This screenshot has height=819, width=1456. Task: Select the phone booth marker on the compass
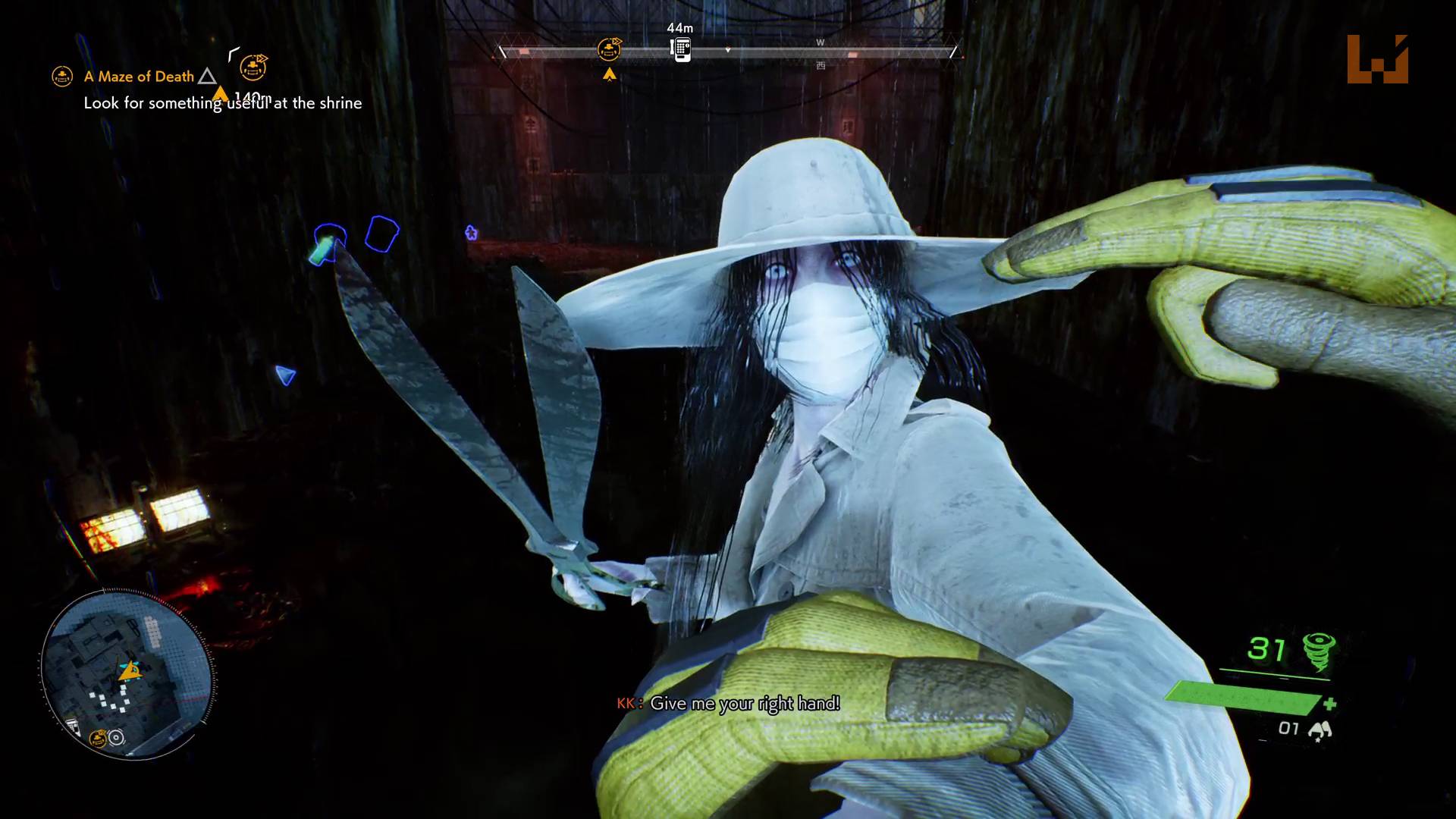pyautogui.click(x=682, y=49)
